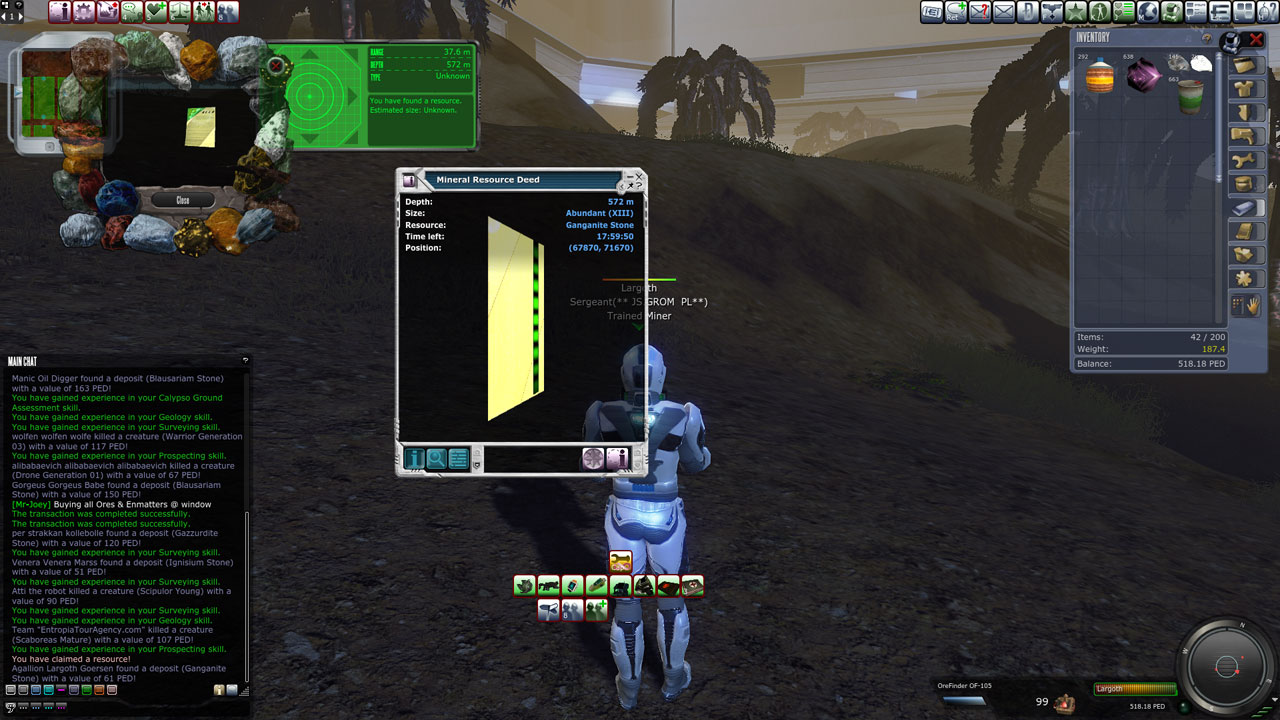Open the chat bubble icon in top-left toolbar
The height and width of the screenshot is (720, 1280).
(x=132, y=12)
